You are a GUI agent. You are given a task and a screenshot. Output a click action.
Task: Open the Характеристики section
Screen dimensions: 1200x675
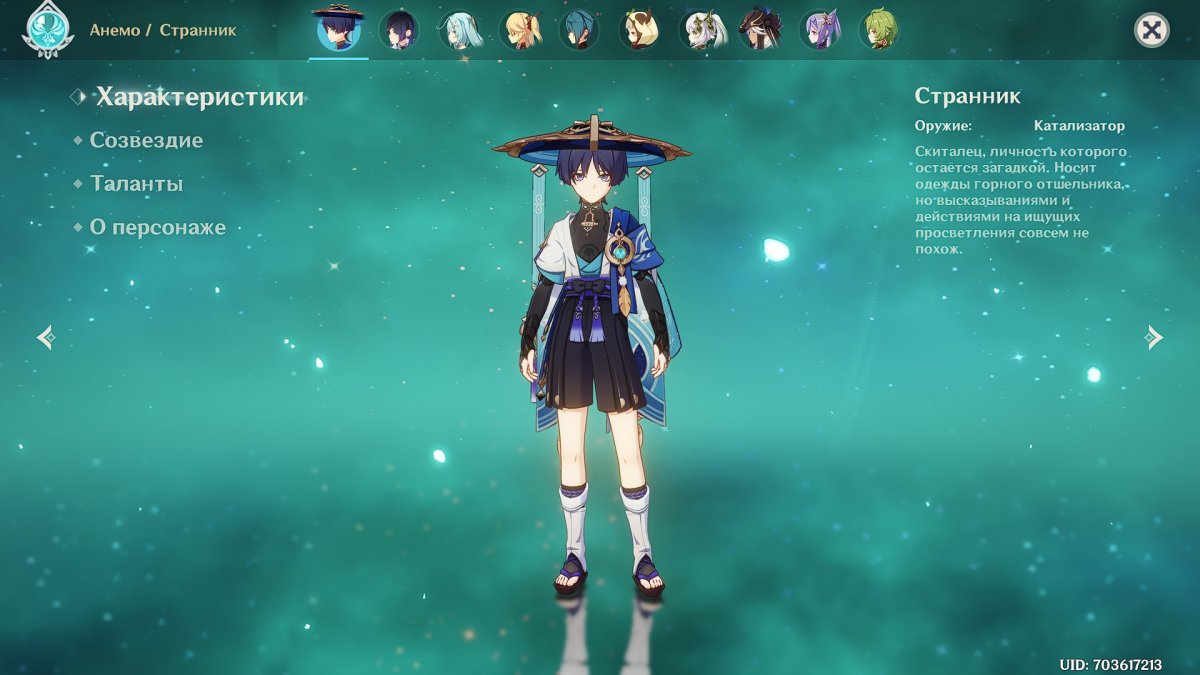(x=199, y=97)
